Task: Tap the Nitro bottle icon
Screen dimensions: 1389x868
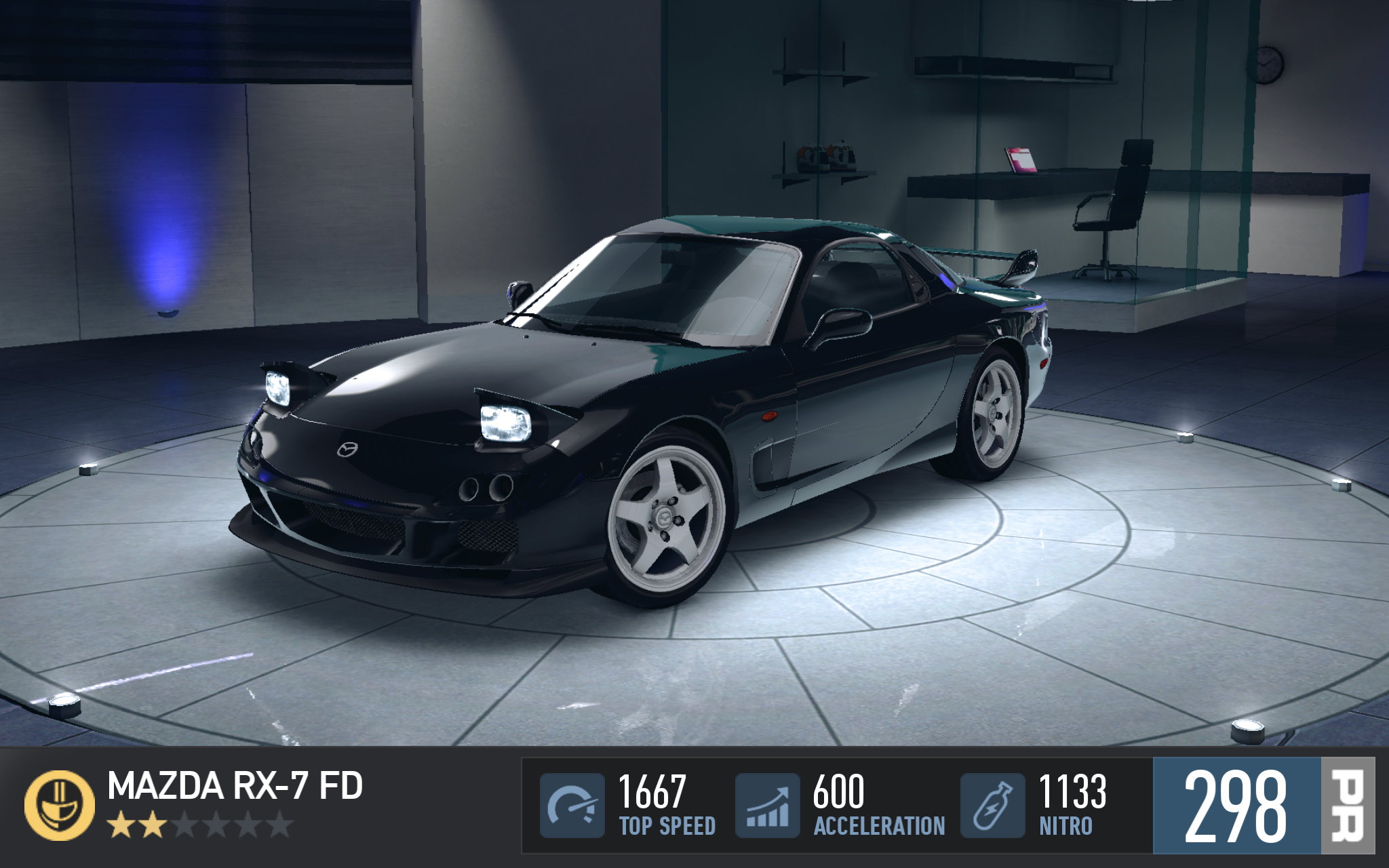Action: [x=992, y=805]
